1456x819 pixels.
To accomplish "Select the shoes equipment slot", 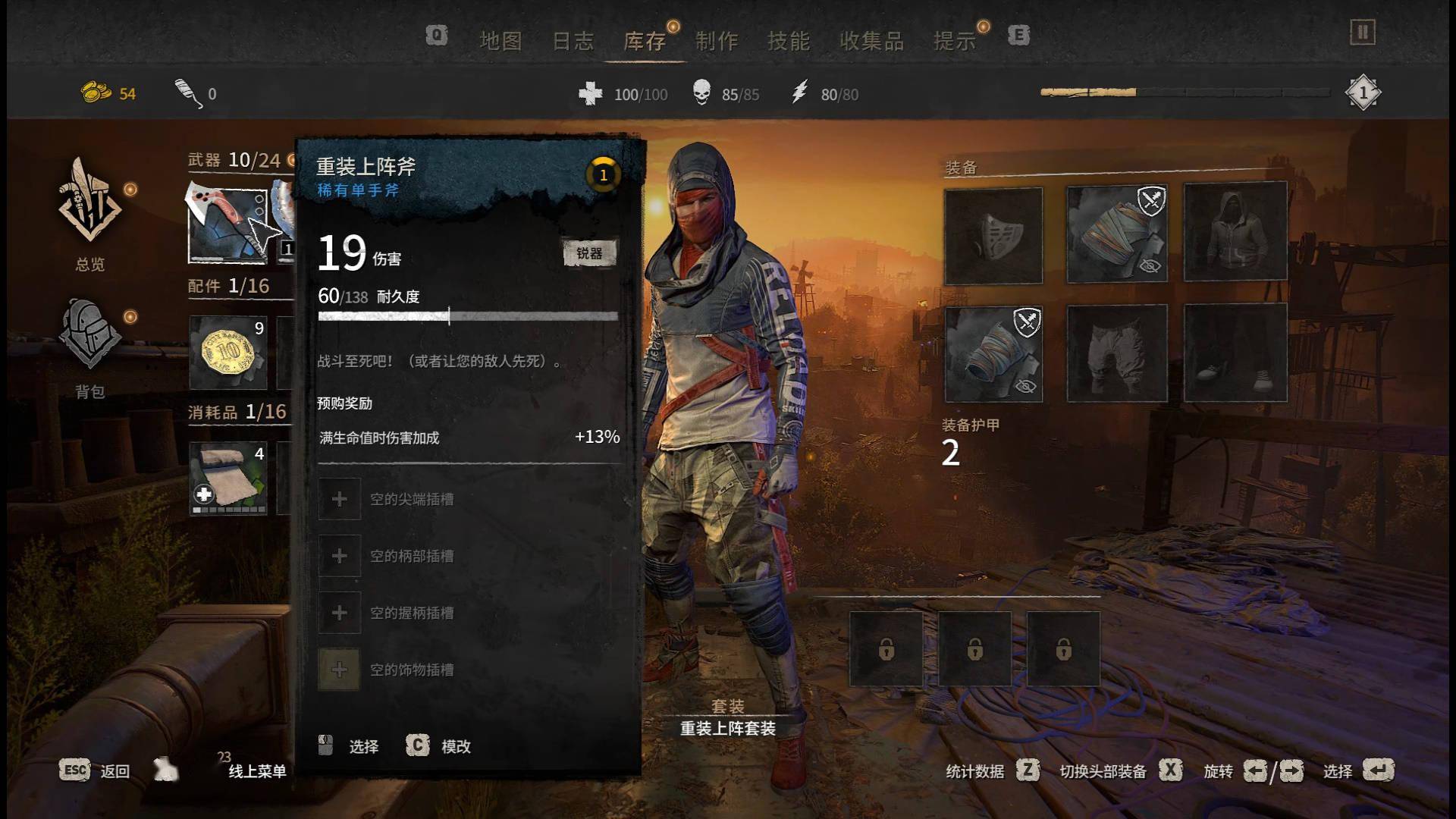I will (1235, 353).
